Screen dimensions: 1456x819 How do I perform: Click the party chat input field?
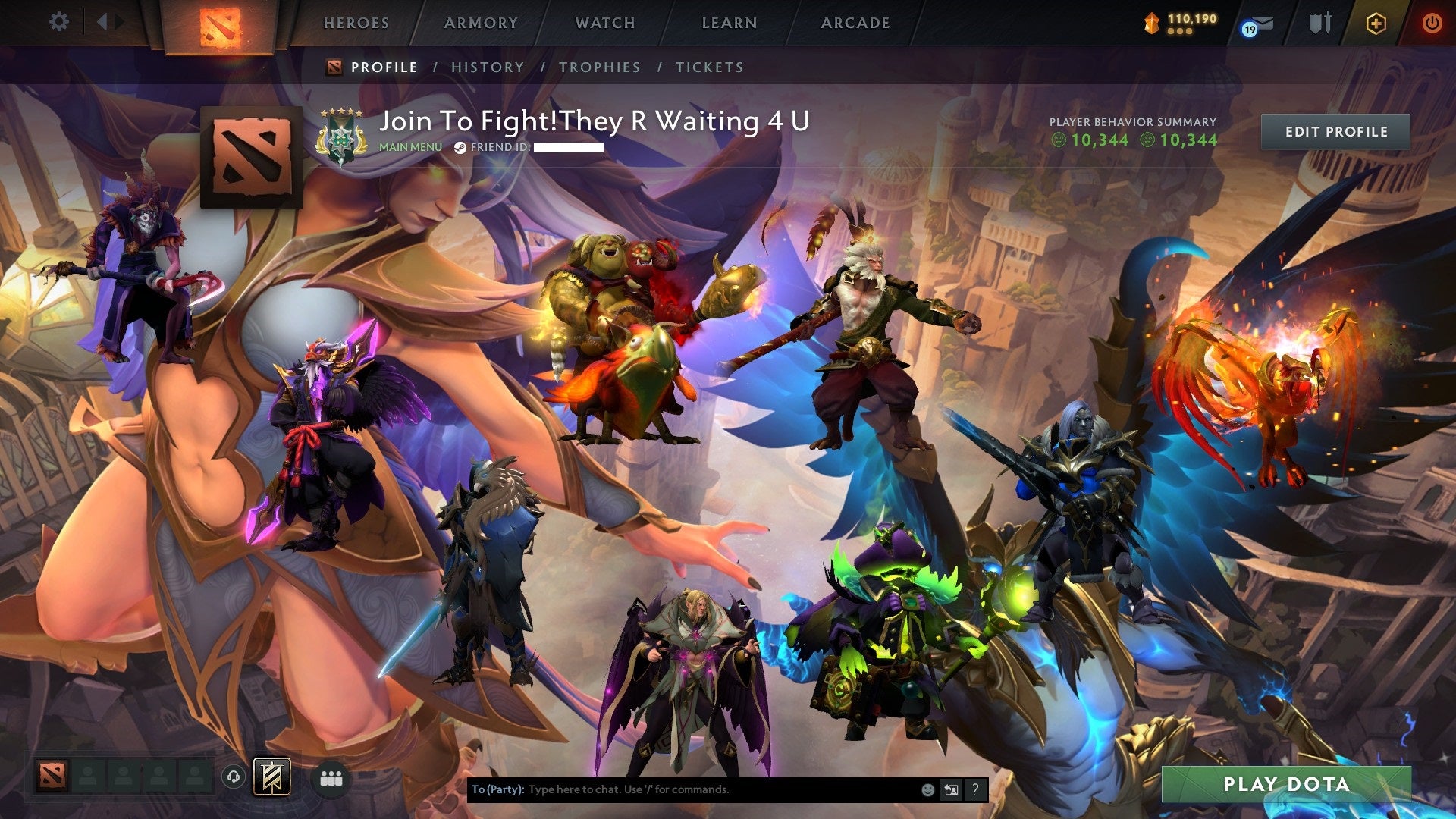pos(682,789)
